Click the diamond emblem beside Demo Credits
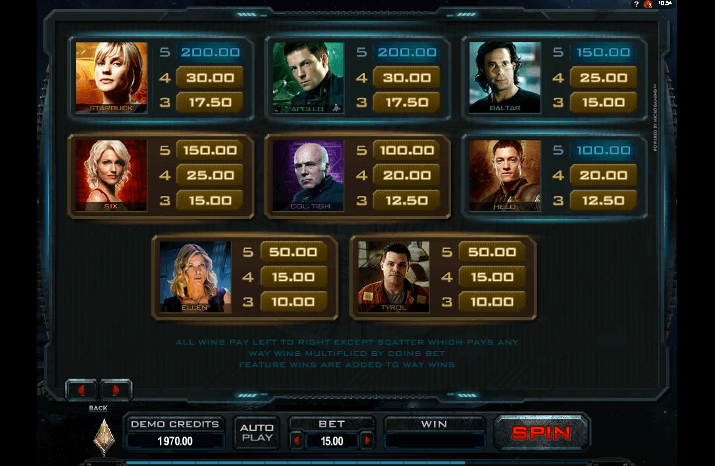 pos(104,436)
